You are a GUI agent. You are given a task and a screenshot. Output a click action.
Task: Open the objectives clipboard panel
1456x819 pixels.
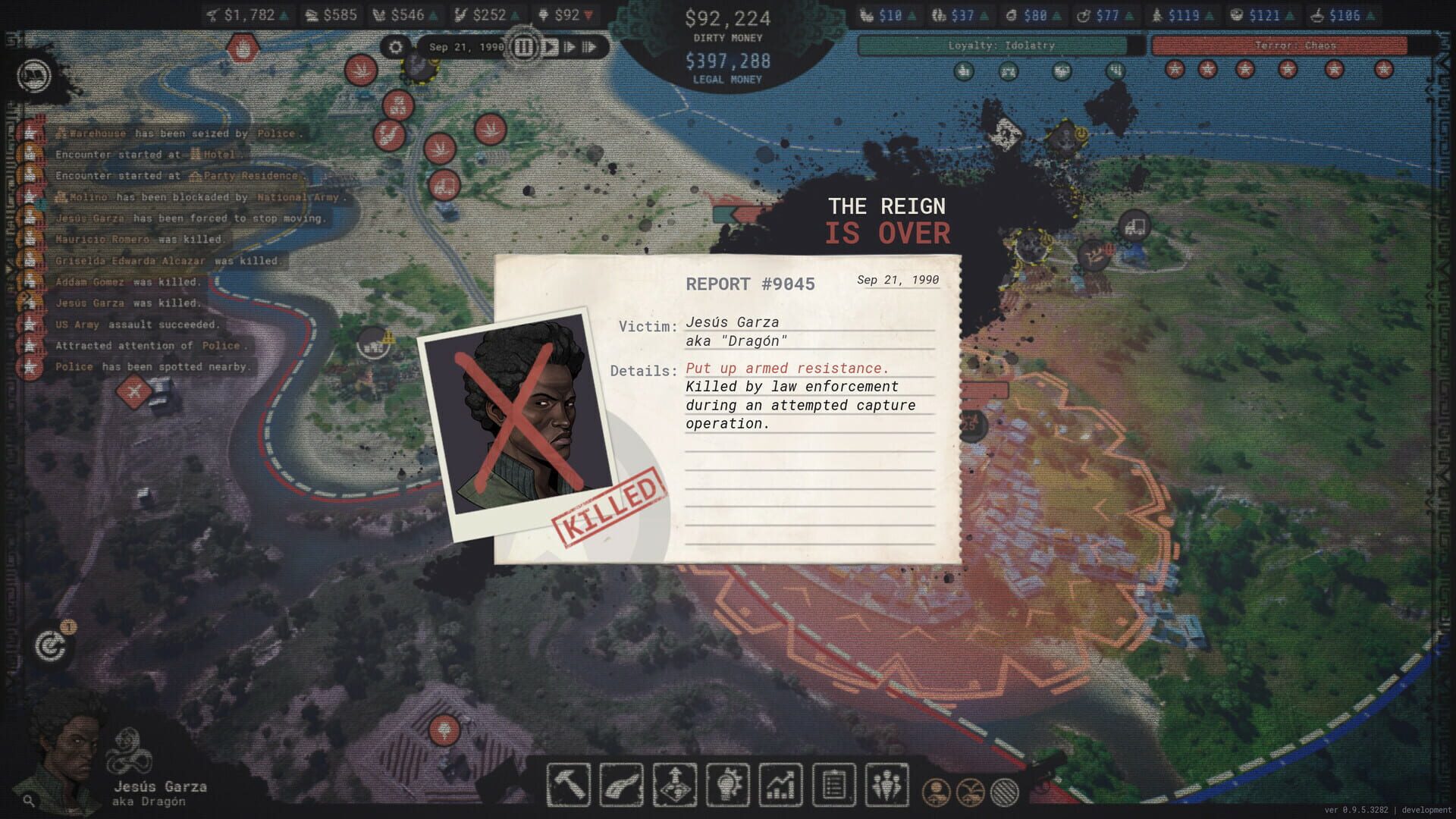coord(833,785)
